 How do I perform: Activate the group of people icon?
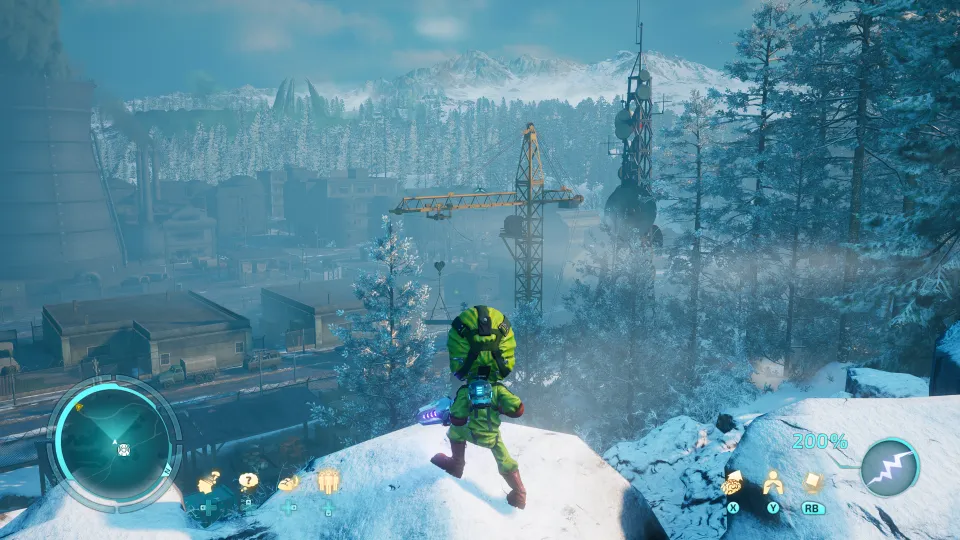coord(328,482)
